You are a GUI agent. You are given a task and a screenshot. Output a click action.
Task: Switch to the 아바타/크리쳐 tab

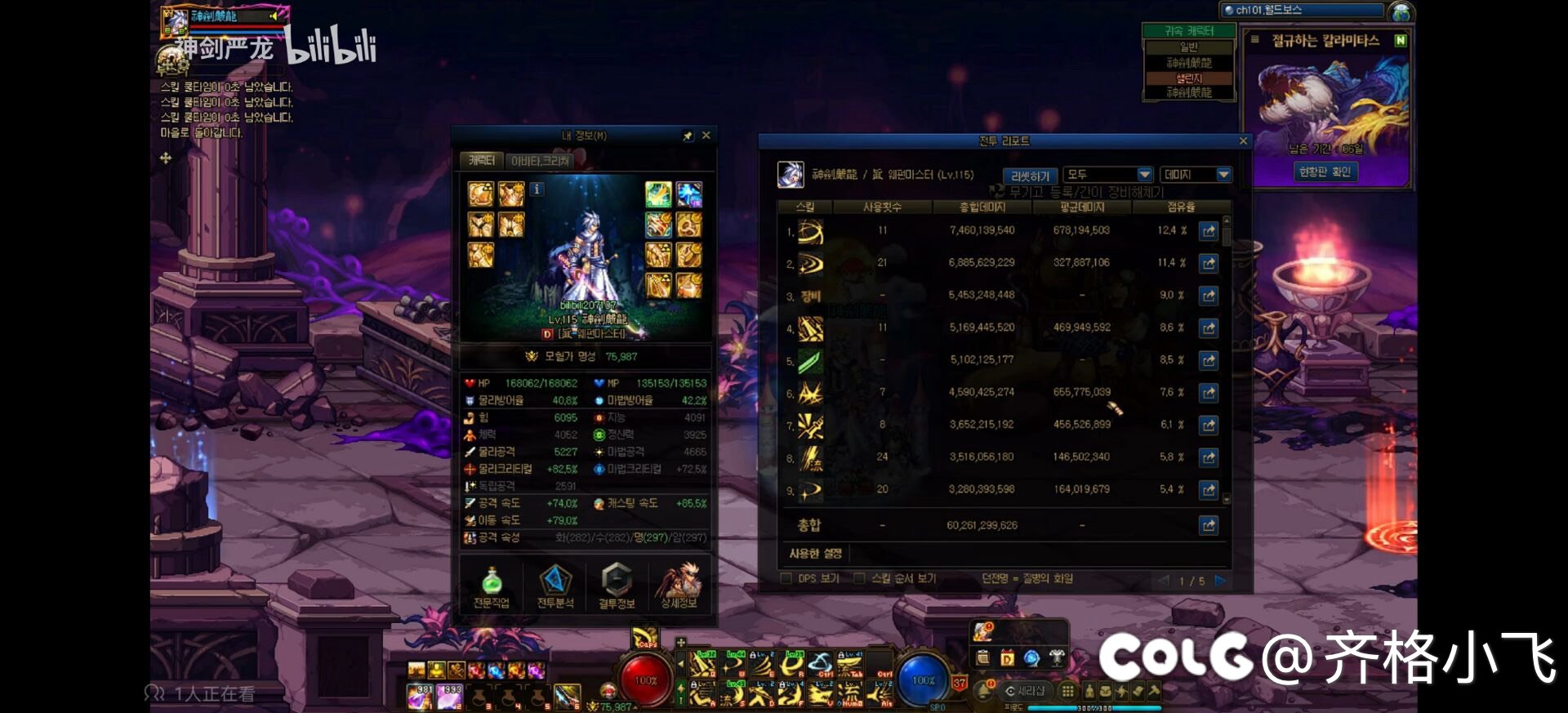coord(539,161)
